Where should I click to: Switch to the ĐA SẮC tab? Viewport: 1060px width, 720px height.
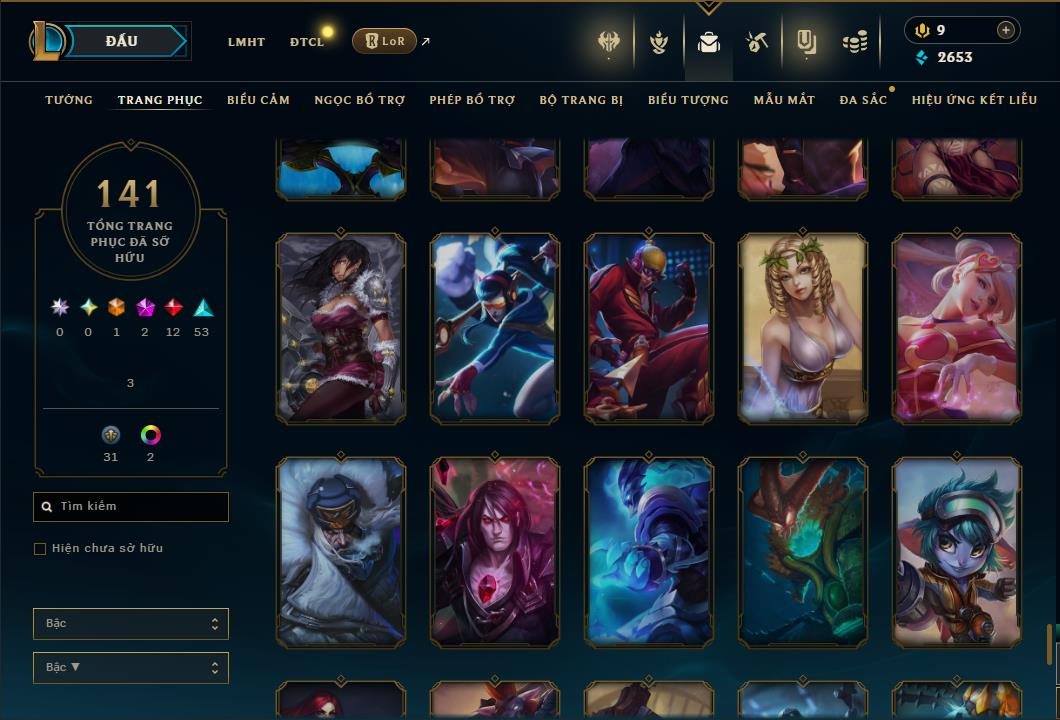863,100
